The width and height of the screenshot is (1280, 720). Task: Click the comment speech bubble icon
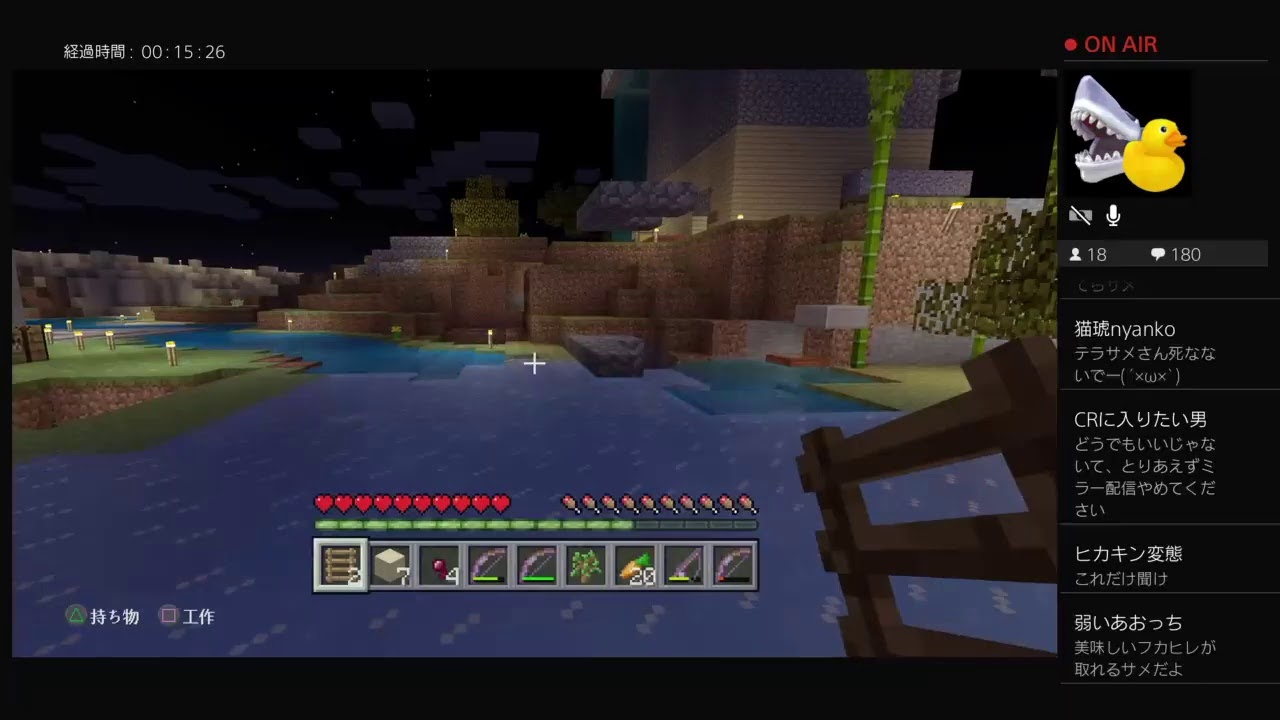(1158, 254)
